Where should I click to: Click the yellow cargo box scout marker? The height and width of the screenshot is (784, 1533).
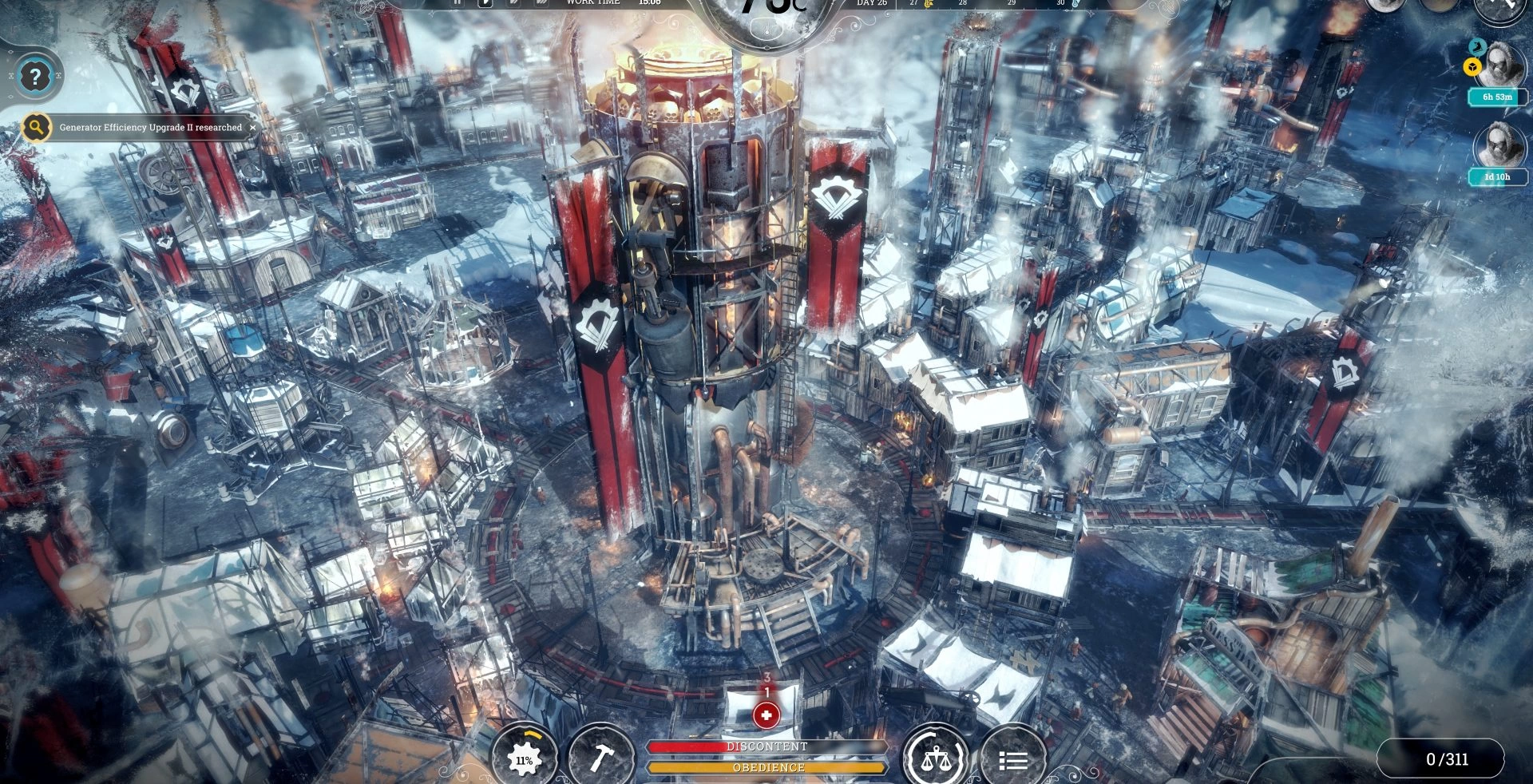coord(1472,68)
